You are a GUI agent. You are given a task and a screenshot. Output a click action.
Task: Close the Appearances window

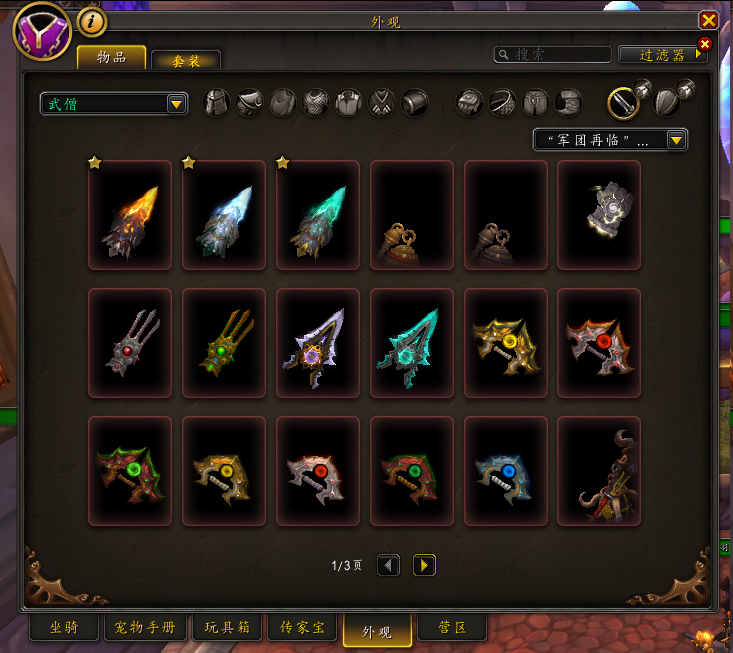point(708,20)
